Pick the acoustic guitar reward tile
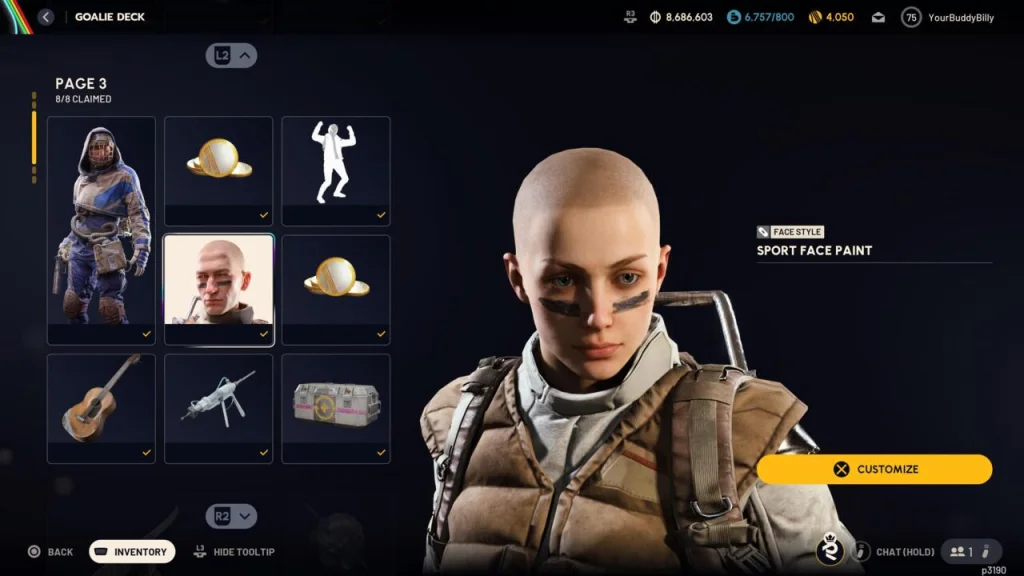Viewport: 1024px width, 576px height. 101,407
